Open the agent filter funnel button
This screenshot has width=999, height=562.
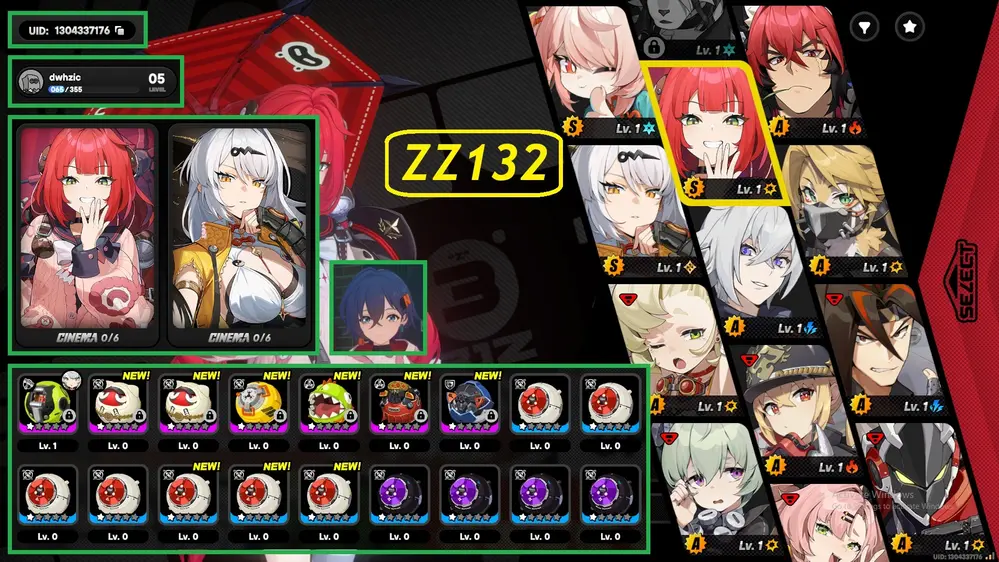point(864,28)
